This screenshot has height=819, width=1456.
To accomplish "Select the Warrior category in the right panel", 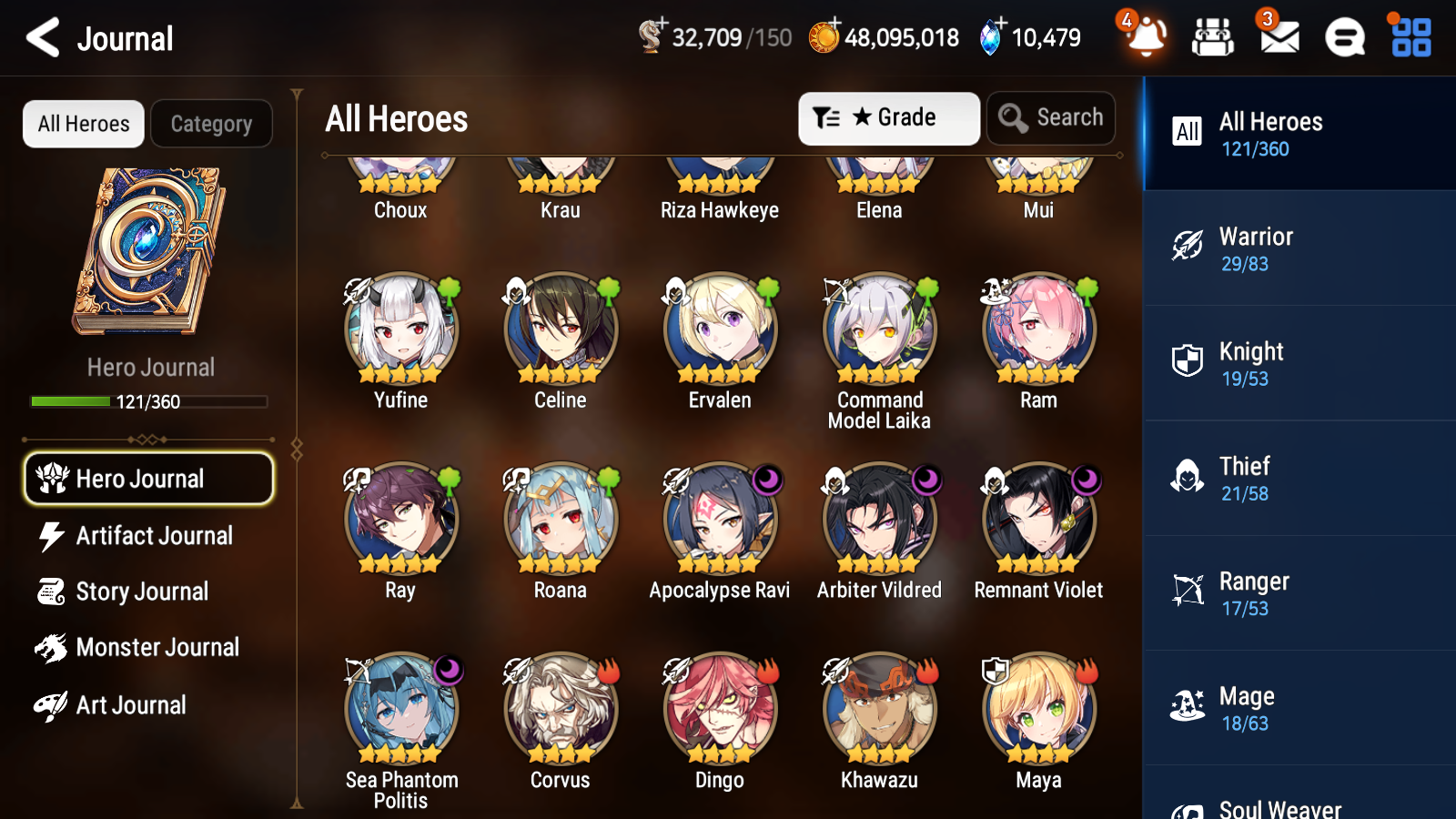I will [x=1298, y=248].
